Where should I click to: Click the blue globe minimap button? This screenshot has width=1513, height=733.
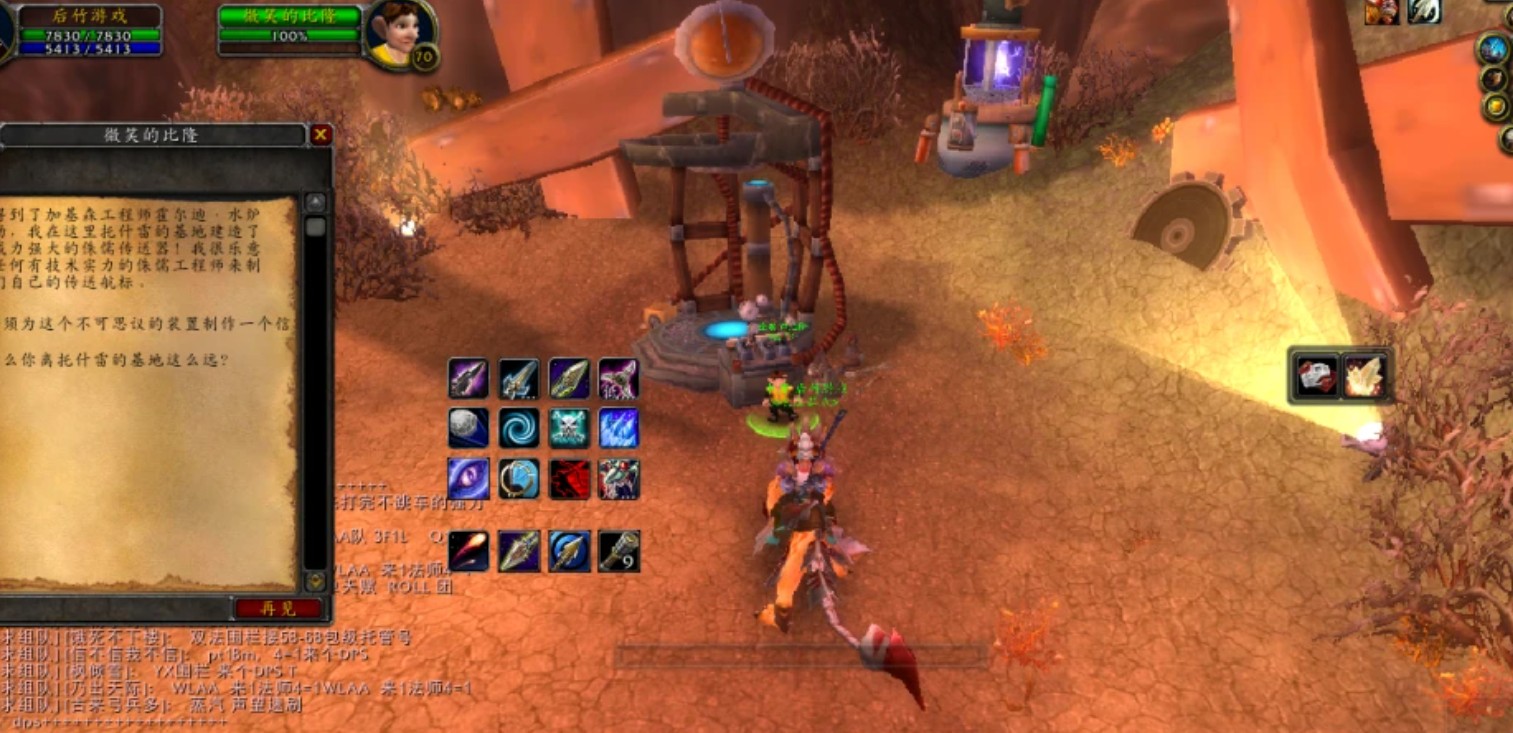(x=1494, y=48)
